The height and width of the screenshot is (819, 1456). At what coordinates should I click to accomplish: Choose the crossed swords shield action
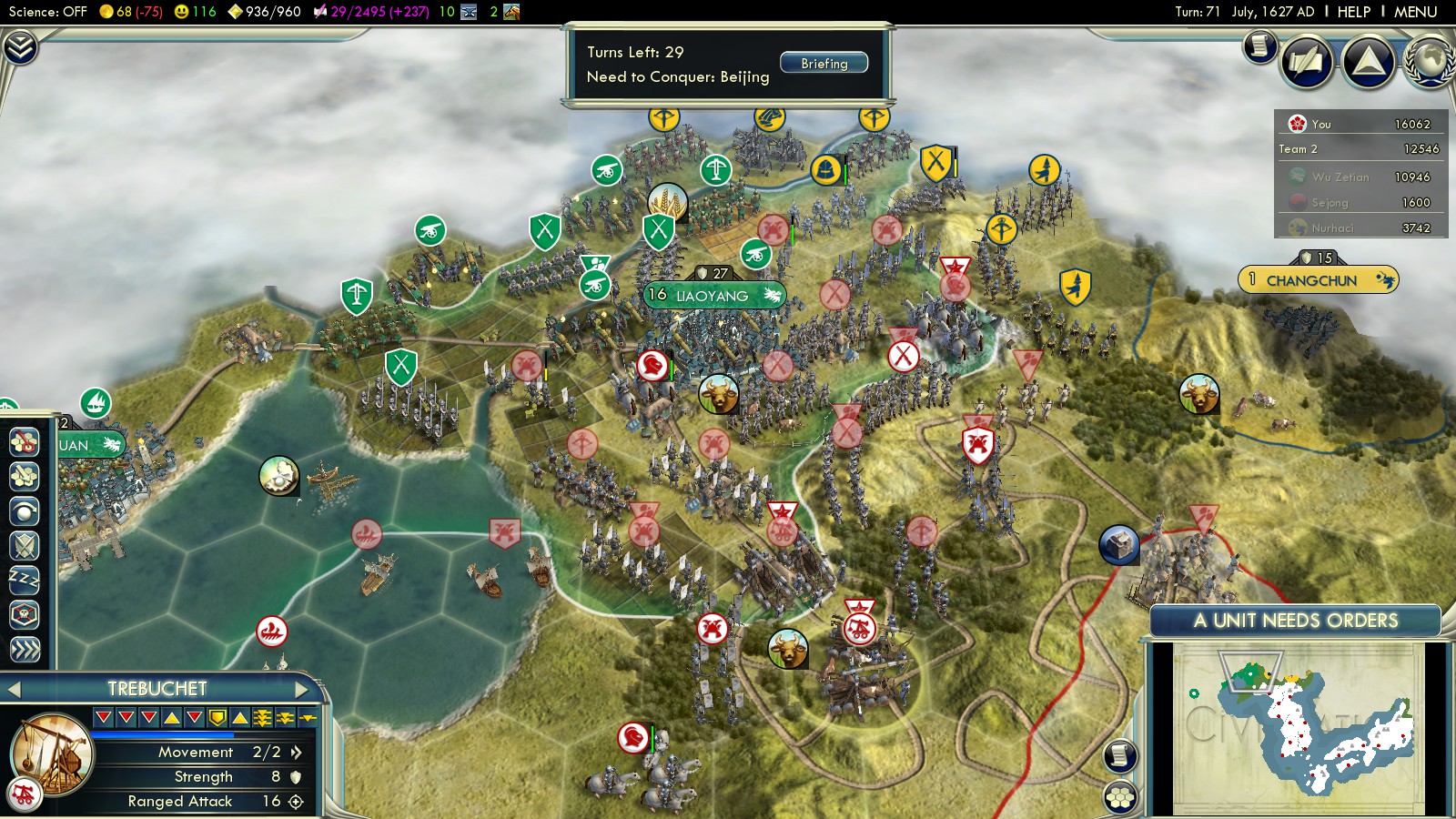(24, 545)
